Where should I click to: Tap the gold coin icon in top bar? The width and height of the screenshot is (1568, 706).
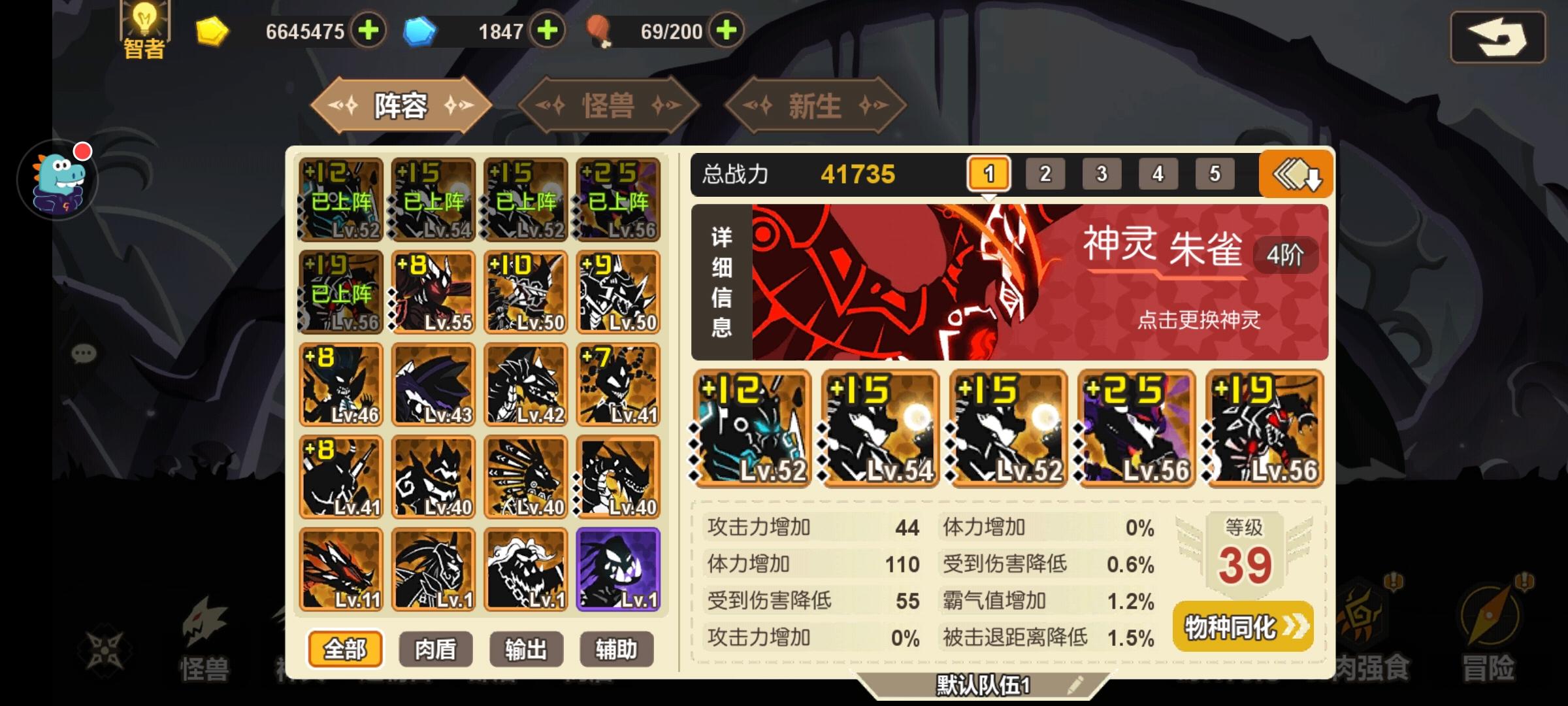(212, 29)
